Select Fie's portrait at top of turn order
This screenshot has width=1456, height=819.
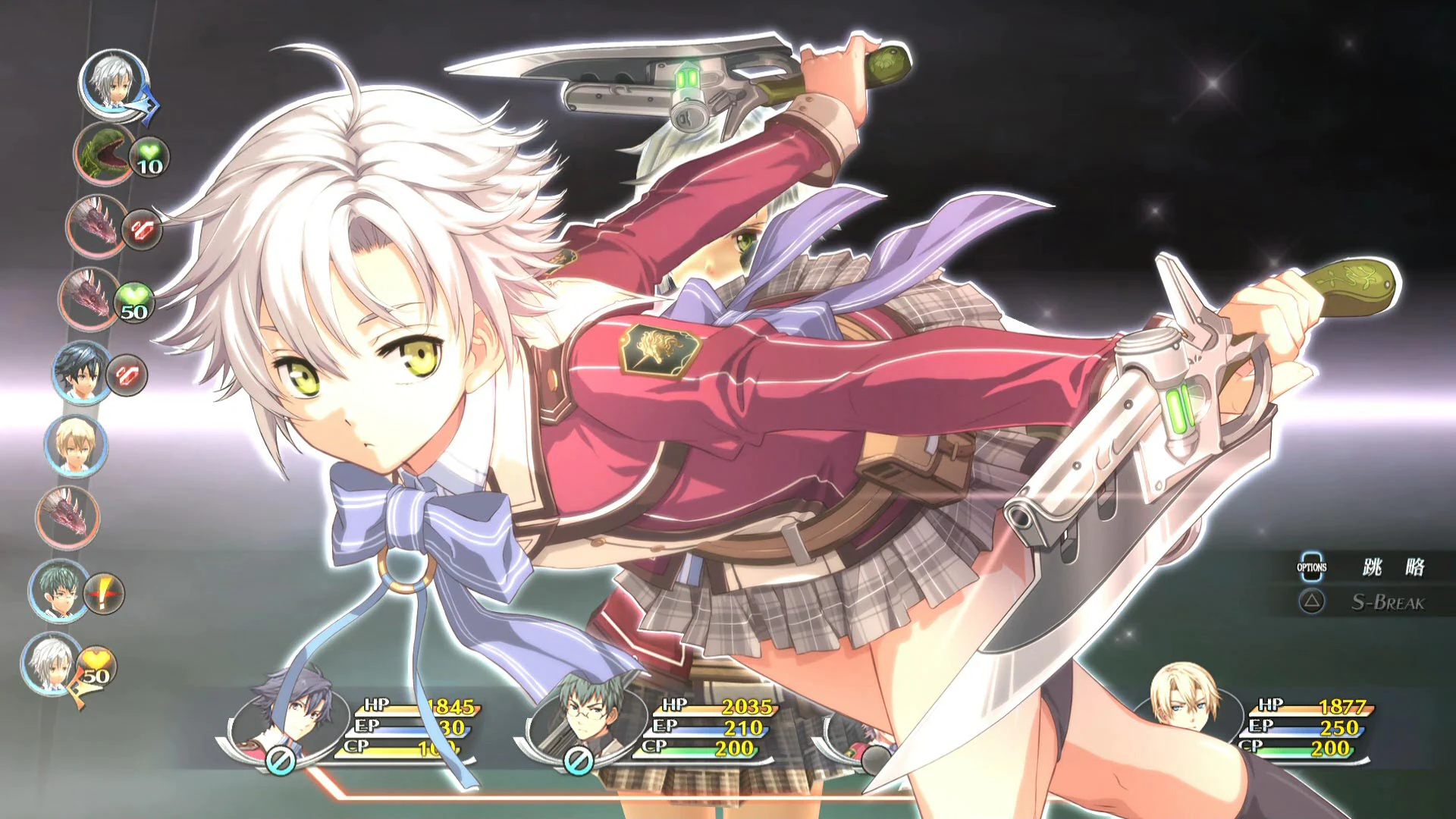[x=110, y=87]
